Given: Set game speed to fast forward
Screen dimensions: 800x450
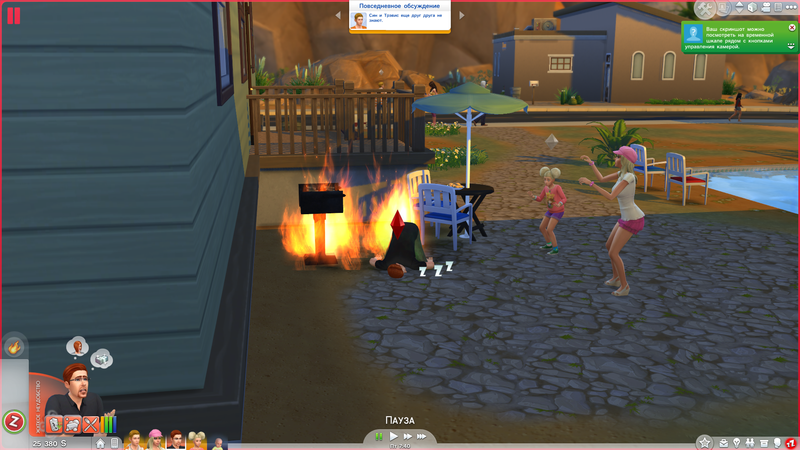Looking at the screenshot, I should point(408,436).
